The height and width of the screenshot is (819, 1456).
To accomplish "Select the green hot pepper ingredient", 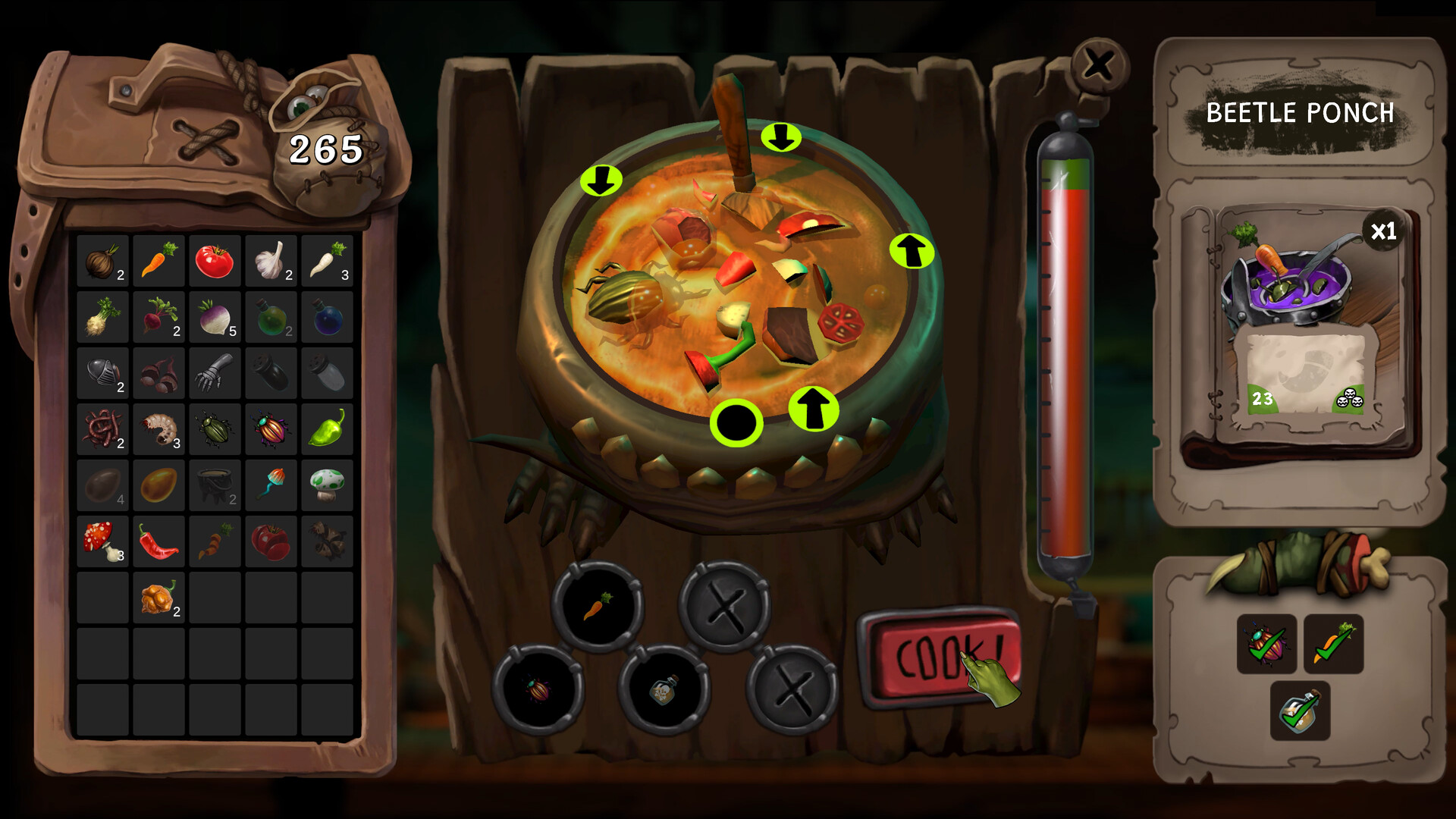I will click(x=327, y=428).
